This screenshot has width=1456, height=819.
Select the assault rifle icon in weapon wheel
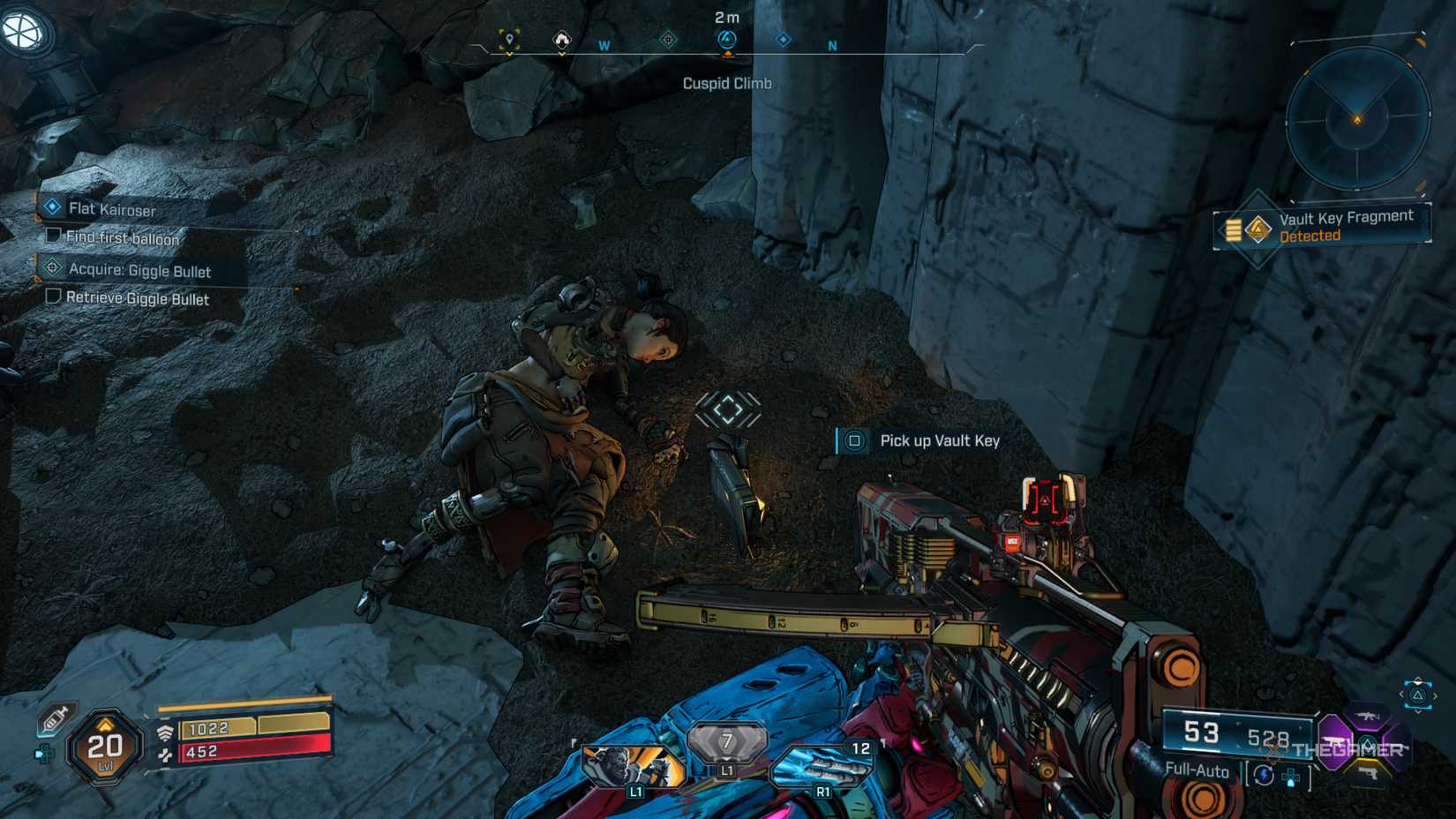[x=1367, y=717]
